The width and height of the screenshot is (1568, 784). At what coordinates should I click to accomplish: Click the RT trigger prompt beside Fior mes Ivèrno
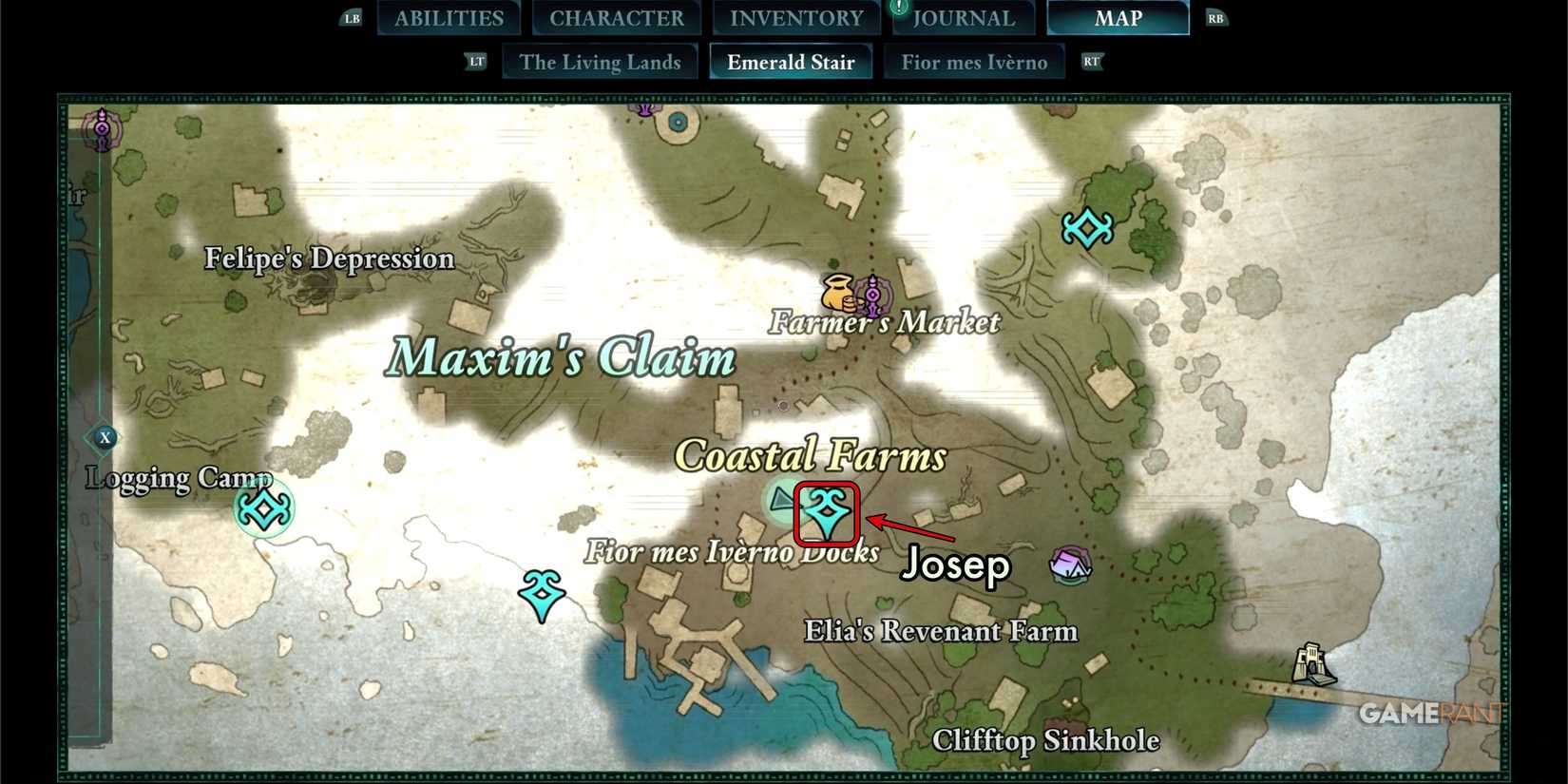(x=1091, y=61)
